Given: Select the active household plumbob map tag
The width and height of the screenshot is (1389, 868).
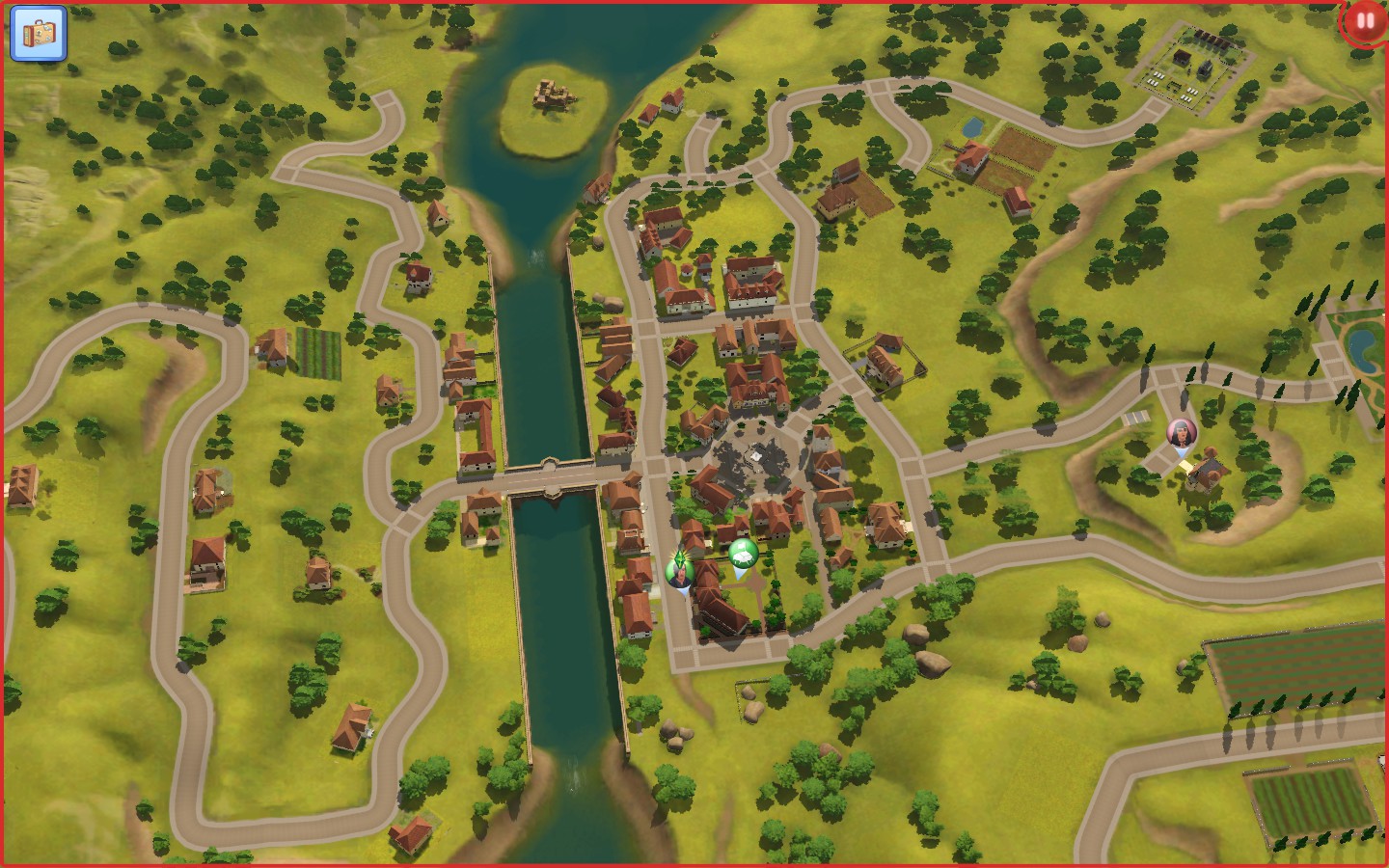Looking at the screenshot, I should [x=681, y=569].
